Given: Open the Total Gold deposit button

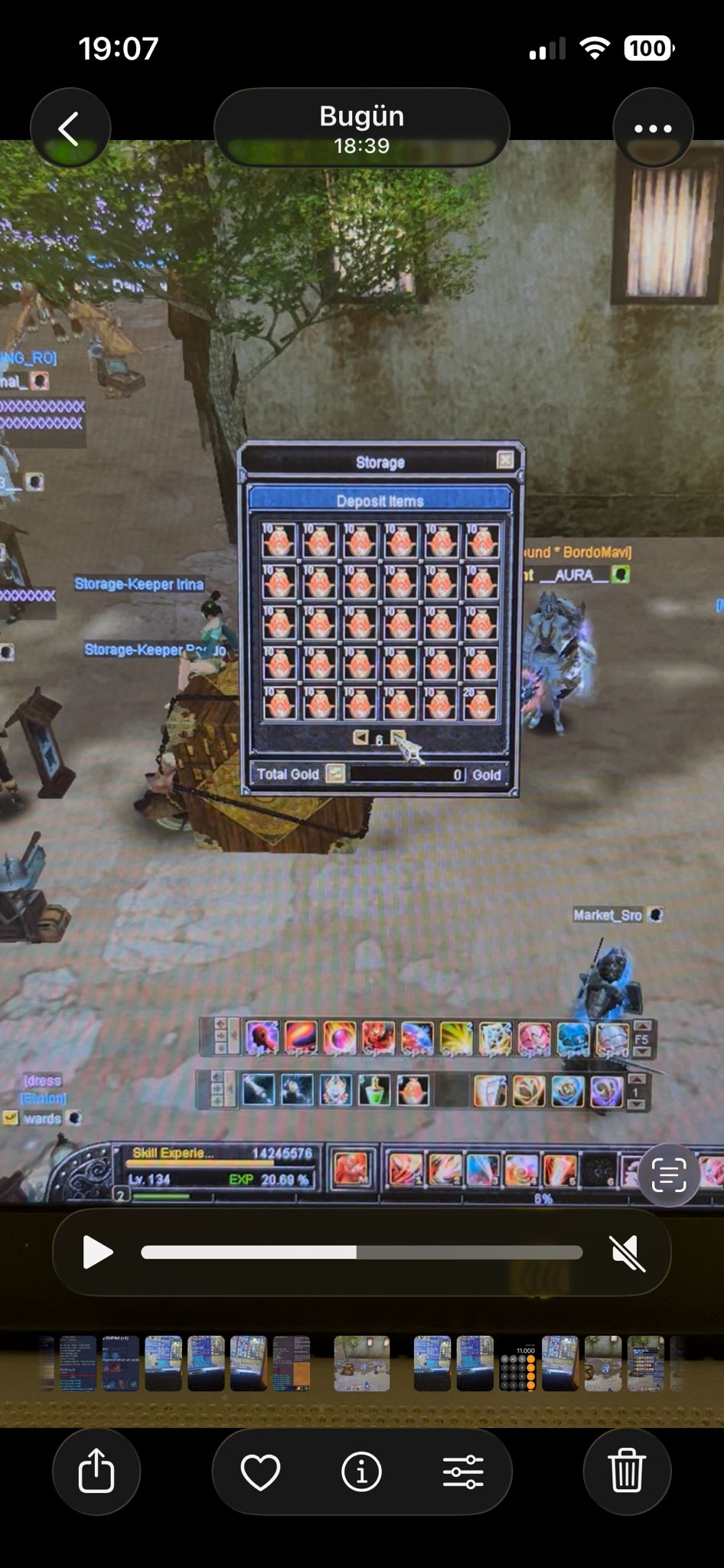Looking at the screenshot, I should coord(335,773).
